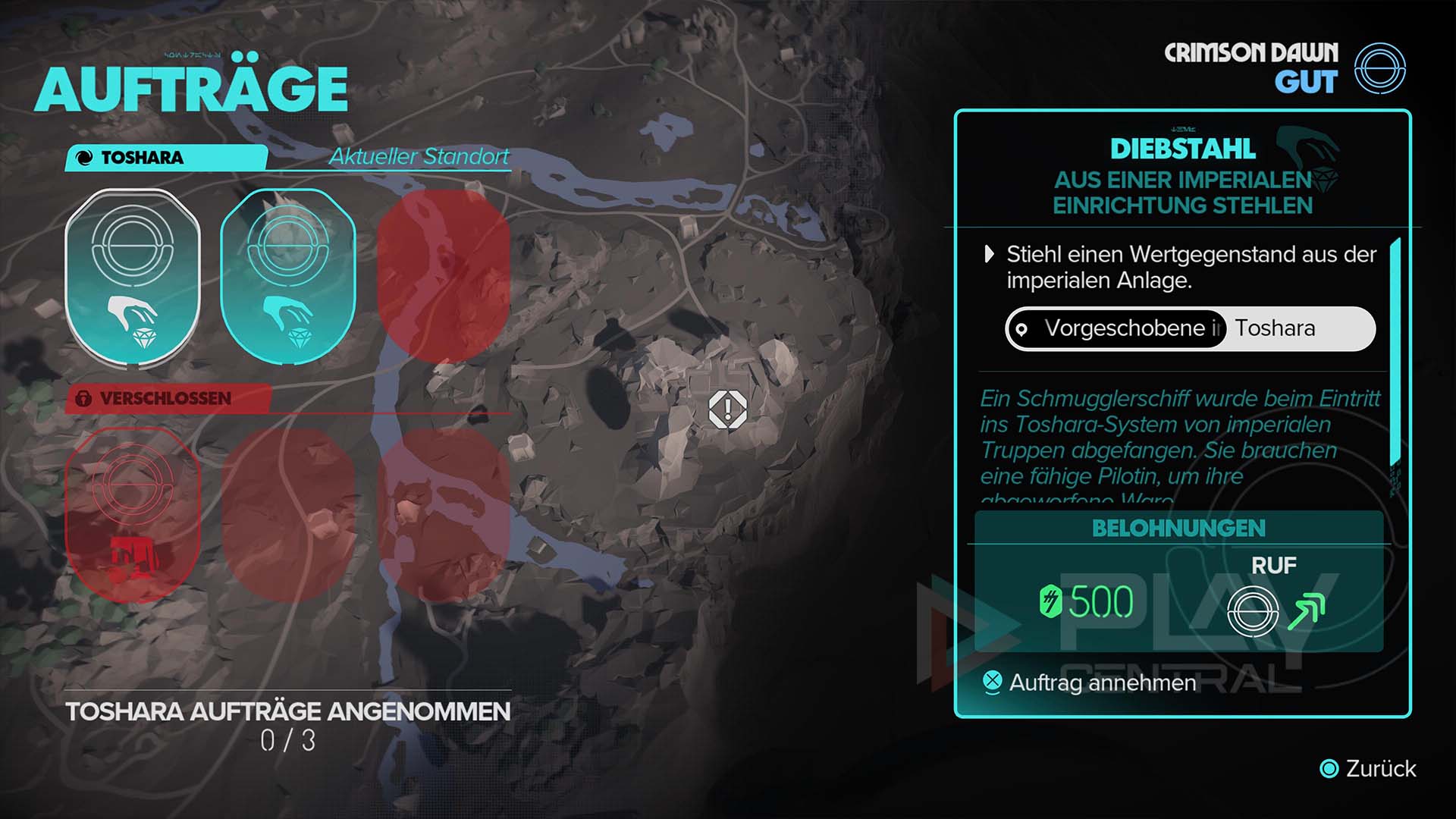Click the Vorgeschobene Toshara location pill
This screenshot has width=1456, height=819.
[x=1190, y=329]
